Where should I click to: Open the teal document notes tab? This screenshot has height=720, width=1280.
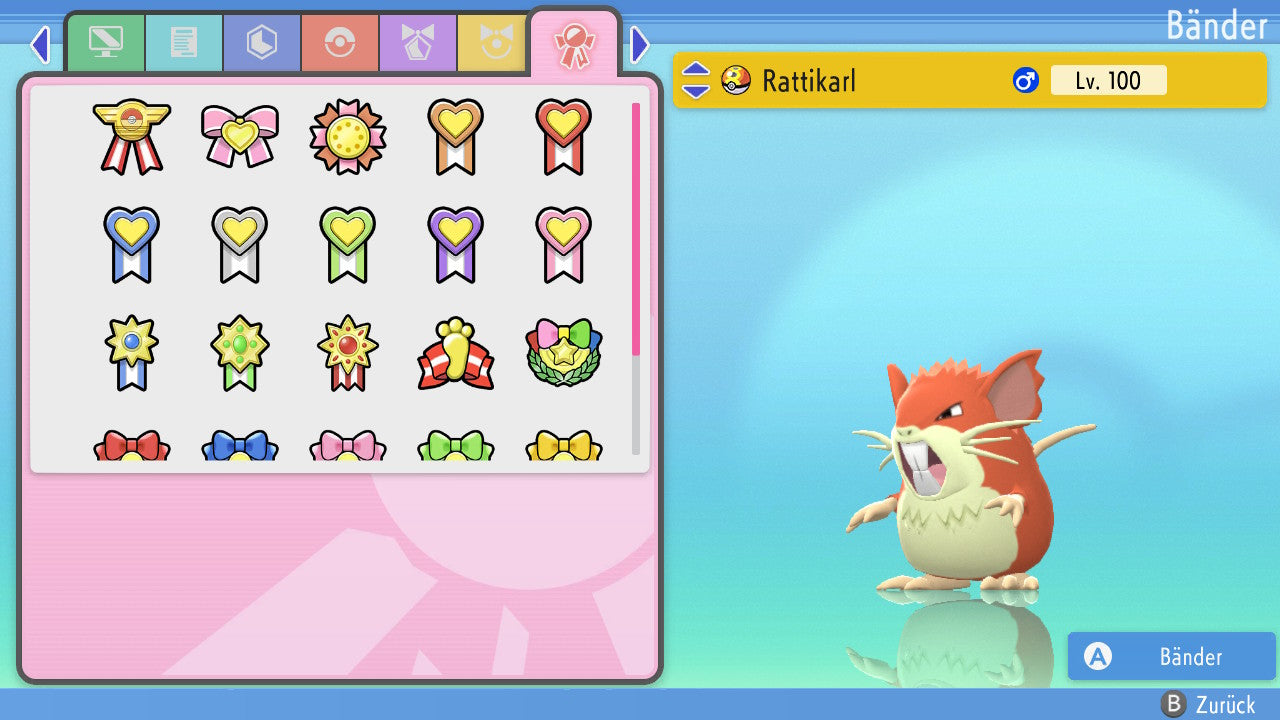pos(184,43)
